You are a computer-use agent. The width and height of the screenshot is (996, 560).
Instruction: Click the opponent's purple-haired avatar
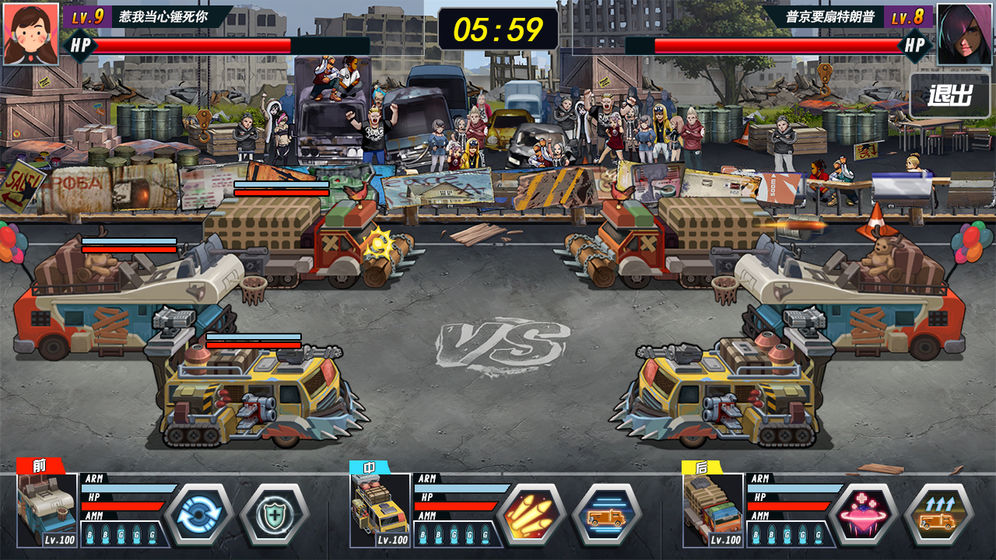(x=963, y=33)
